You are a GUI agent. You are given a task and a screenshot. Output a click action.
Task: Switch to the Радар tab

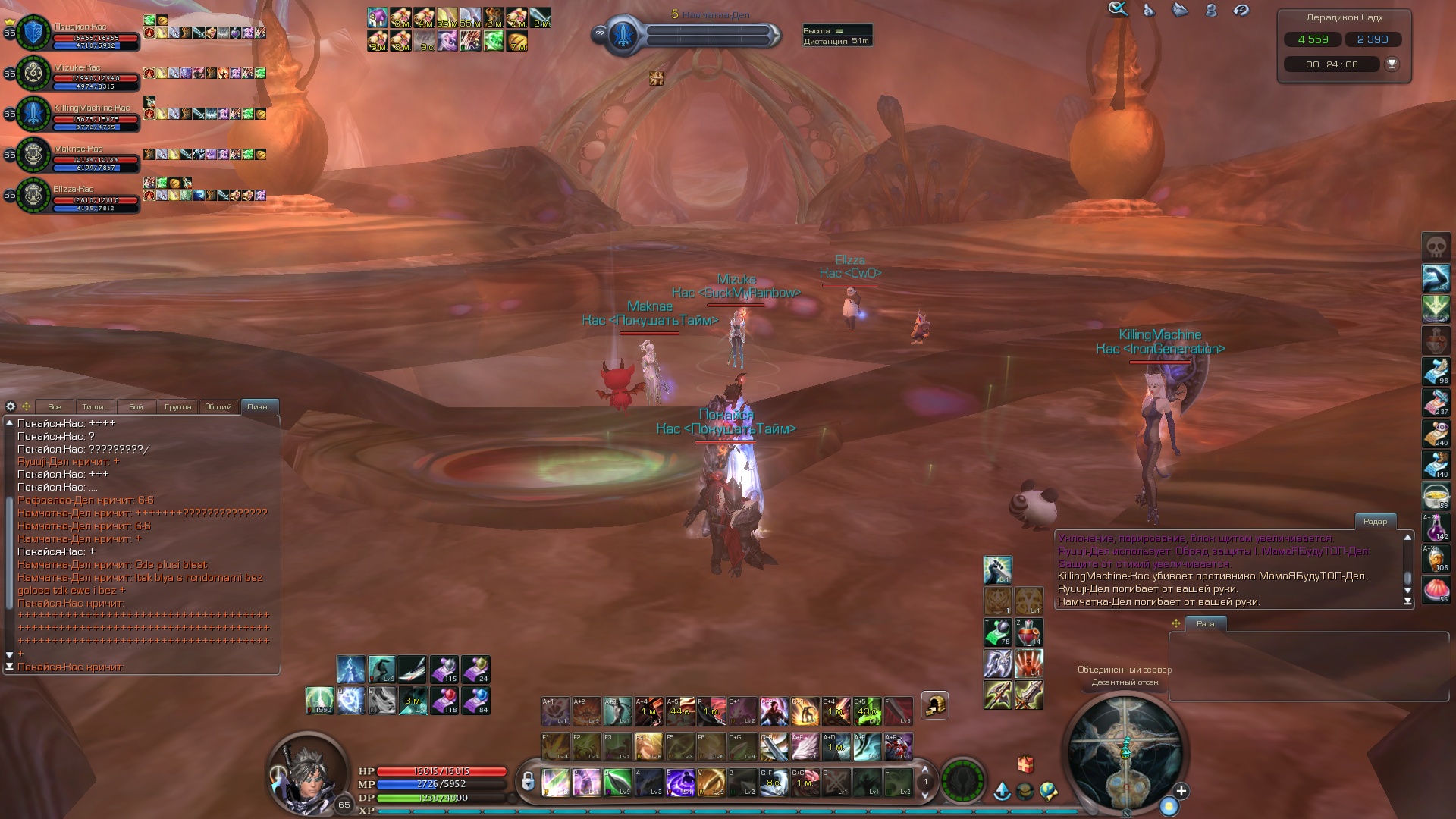click(1375, 521)
